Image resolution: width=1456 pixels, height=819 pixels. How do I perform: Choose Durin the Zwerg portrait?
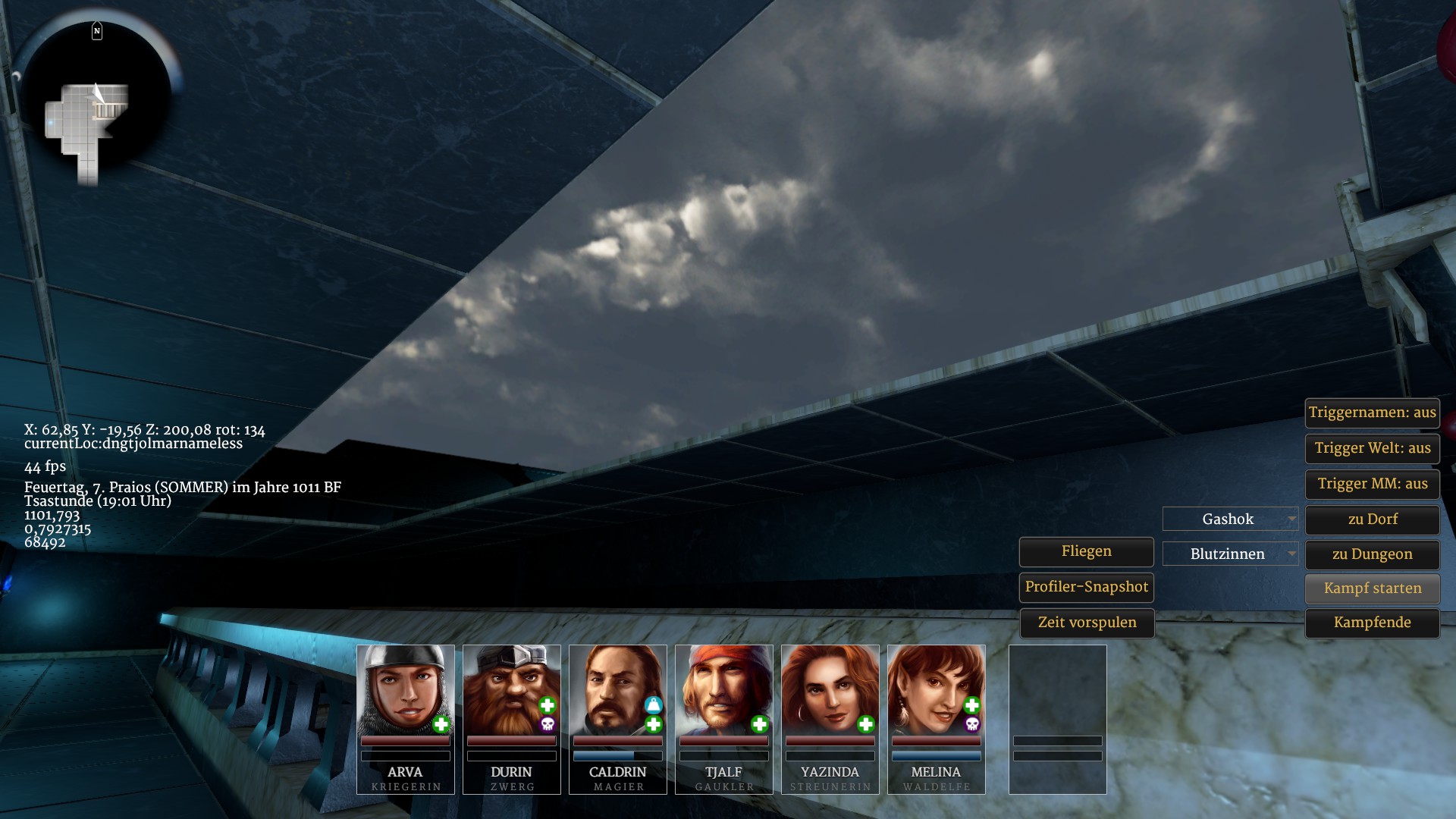pyautogui.click(x=511, y=689)
